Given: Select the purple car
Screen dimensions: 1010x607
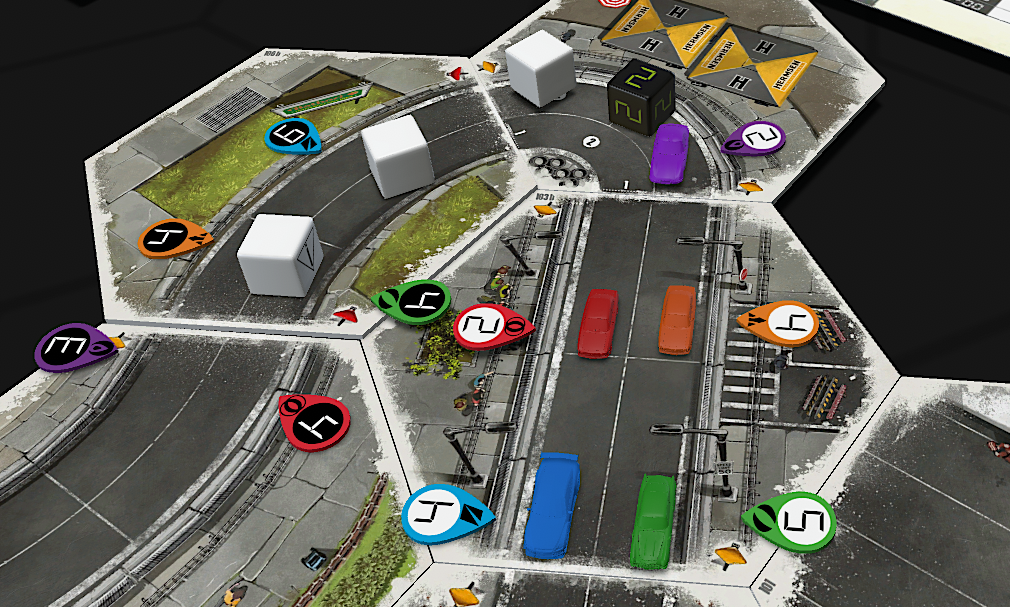Looking at the screenshot, I should [x=670, y=154].
